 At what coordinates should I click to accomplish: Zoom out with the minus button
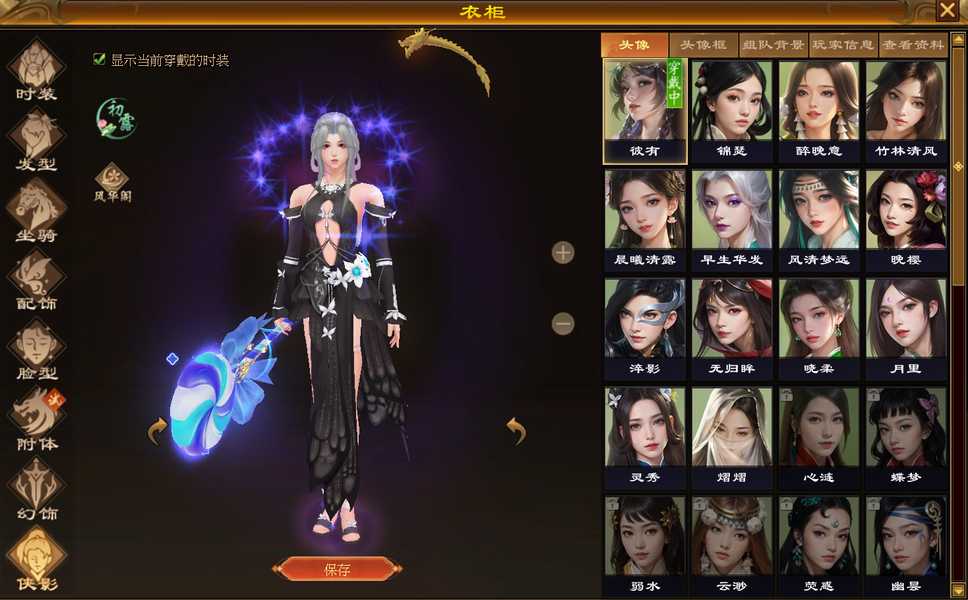coord(563,323)
